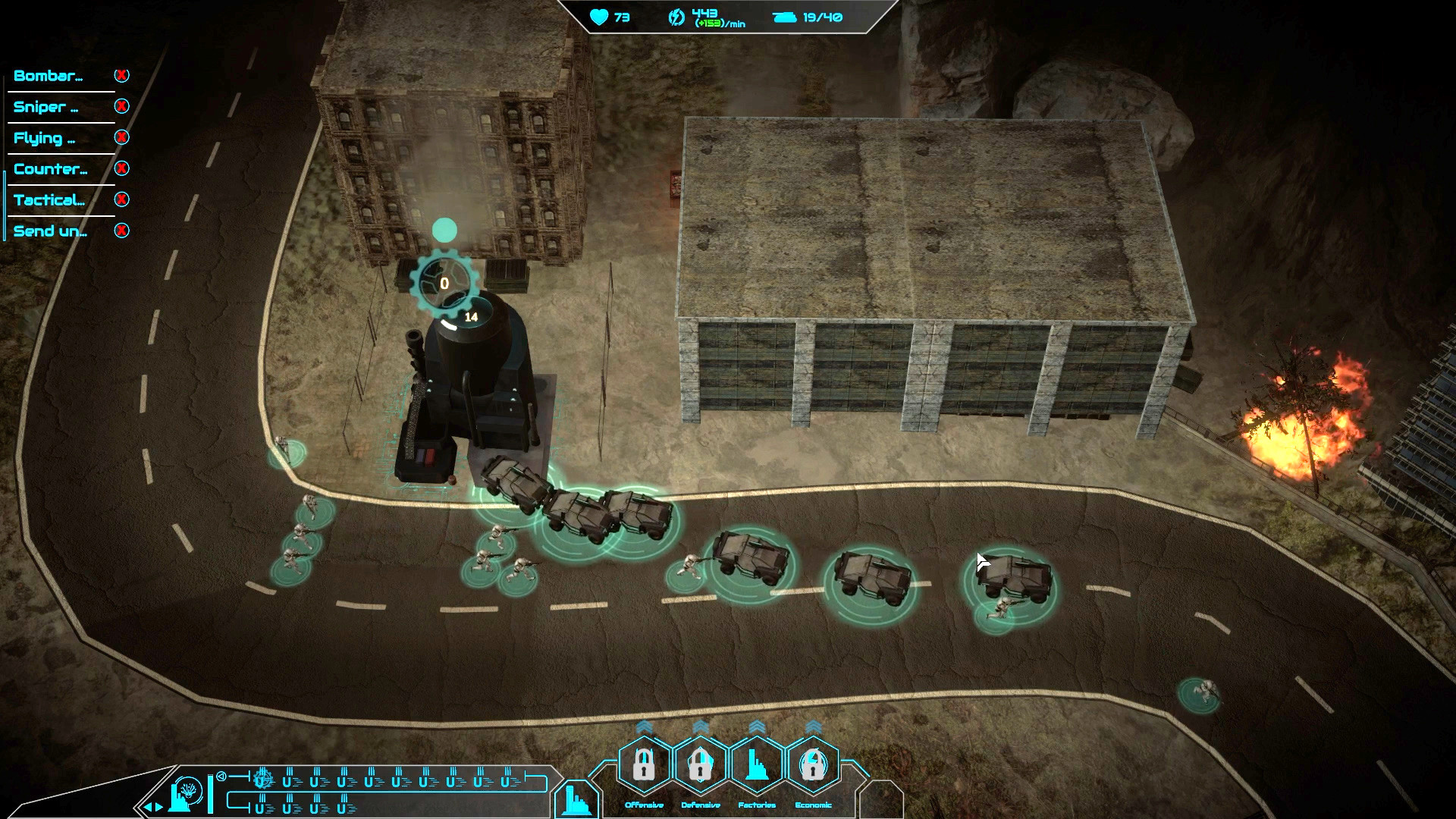Select the Factories build category icon
This screenshot has width=1456, height=819.
pyautogui.click(x=756, y=765)
